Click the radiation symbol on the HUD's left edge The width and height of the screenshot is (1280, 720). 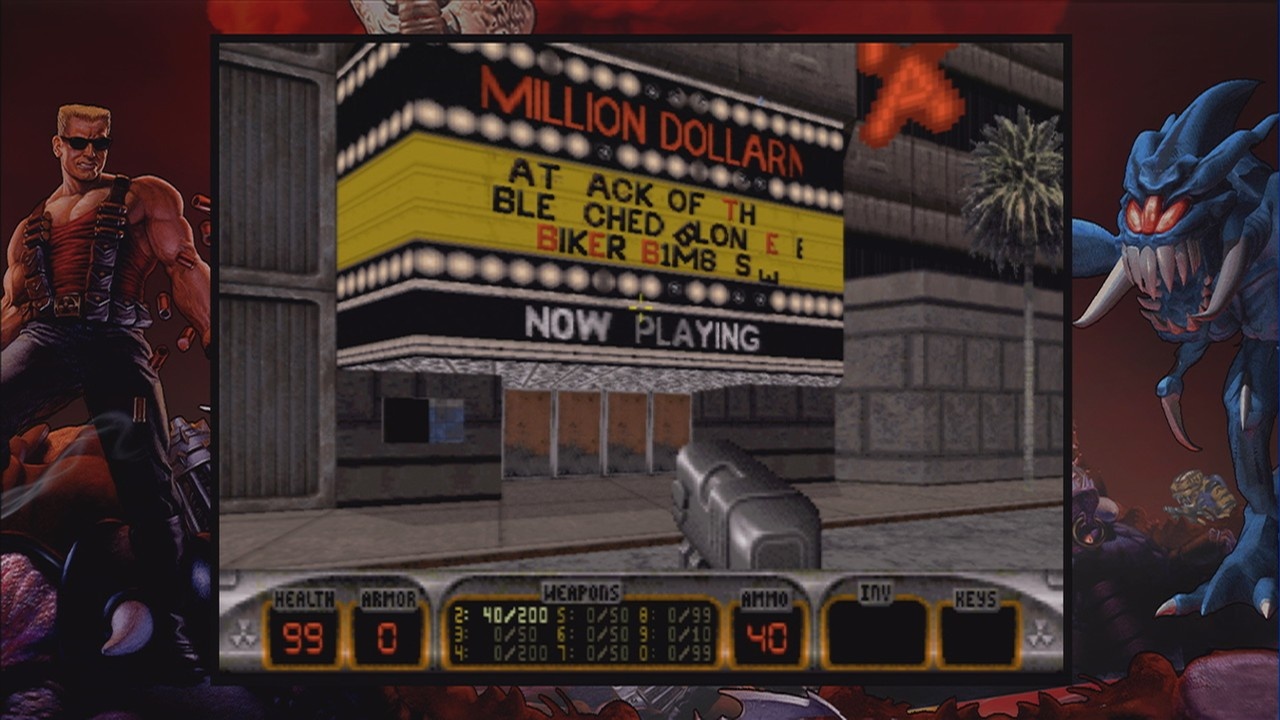[x=243, y=631]
